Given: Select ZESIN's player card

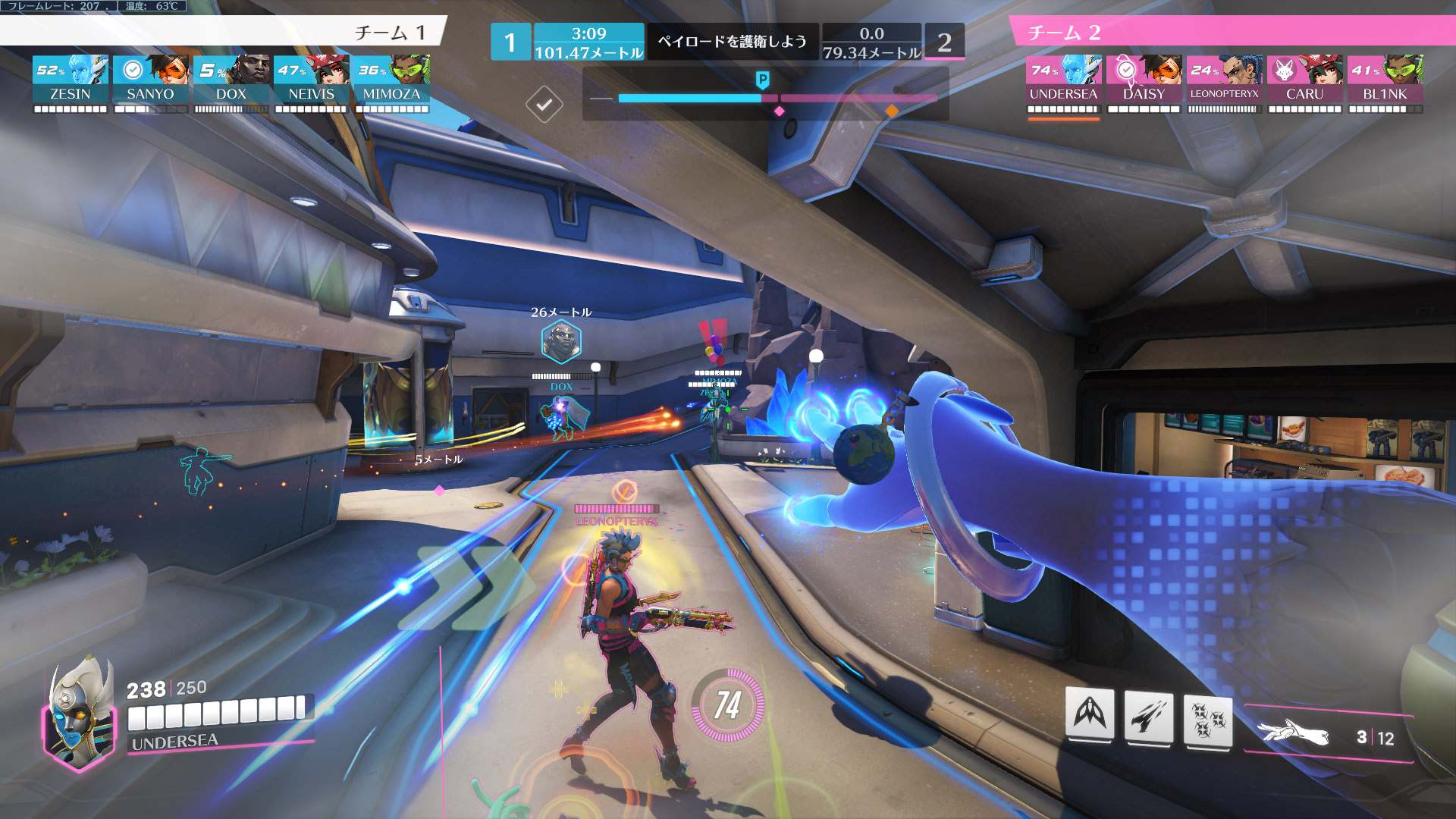Looking at the screenshot, I should pyautogui.click(x=71, y=79).
